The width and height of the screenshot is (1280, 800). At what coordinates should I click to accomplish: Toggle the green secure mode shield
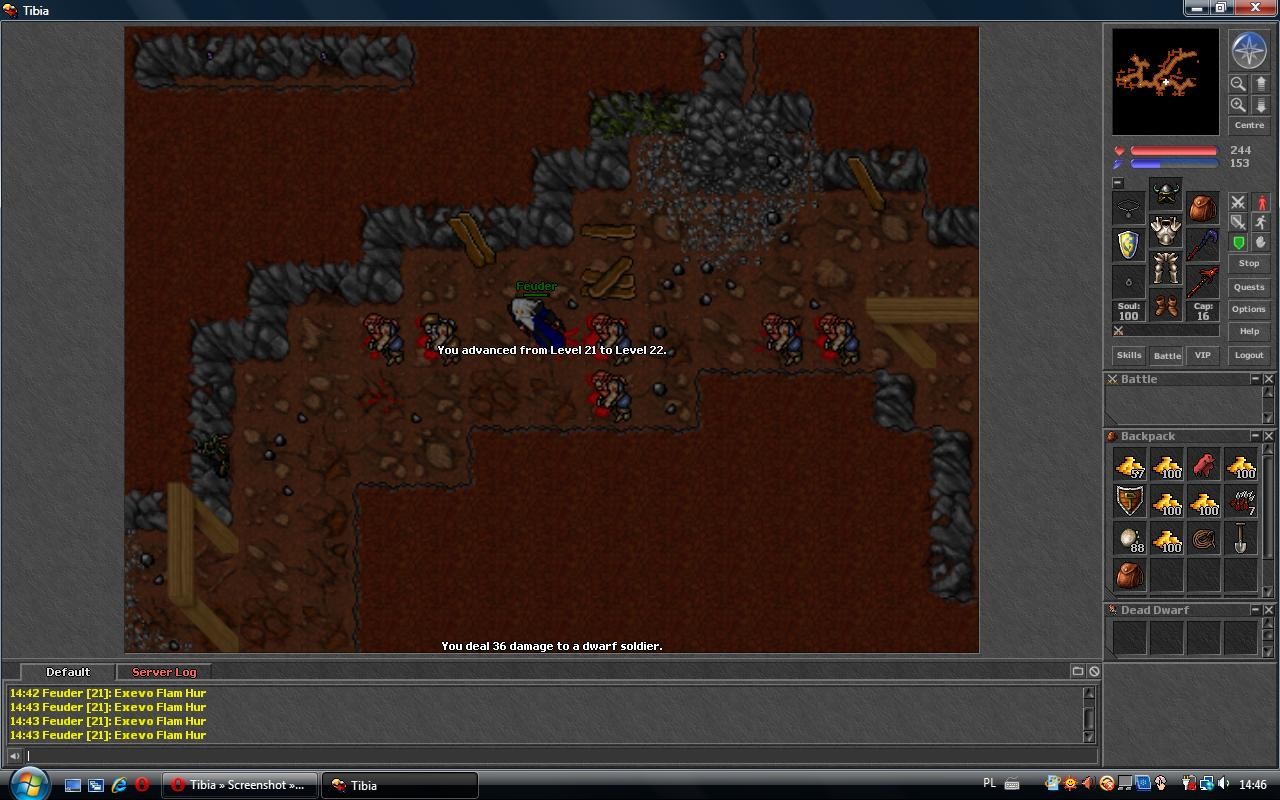click(x=1239, y=243)
